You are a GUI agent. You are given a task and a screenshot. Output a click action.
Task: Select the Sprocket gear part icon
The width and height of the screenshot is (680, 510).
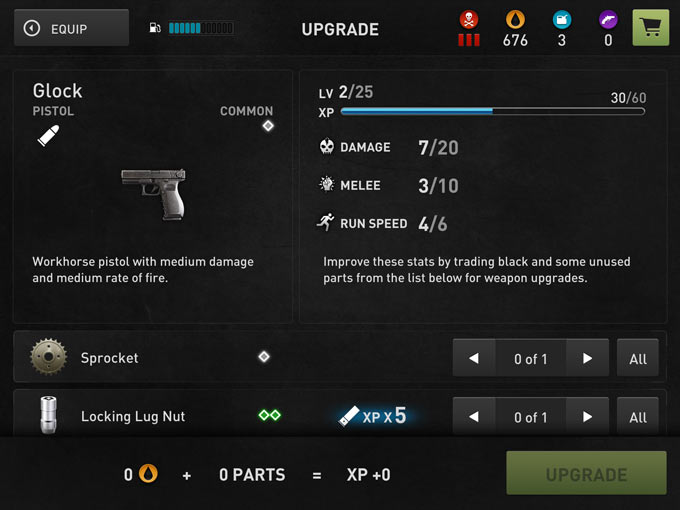(47, 357)
